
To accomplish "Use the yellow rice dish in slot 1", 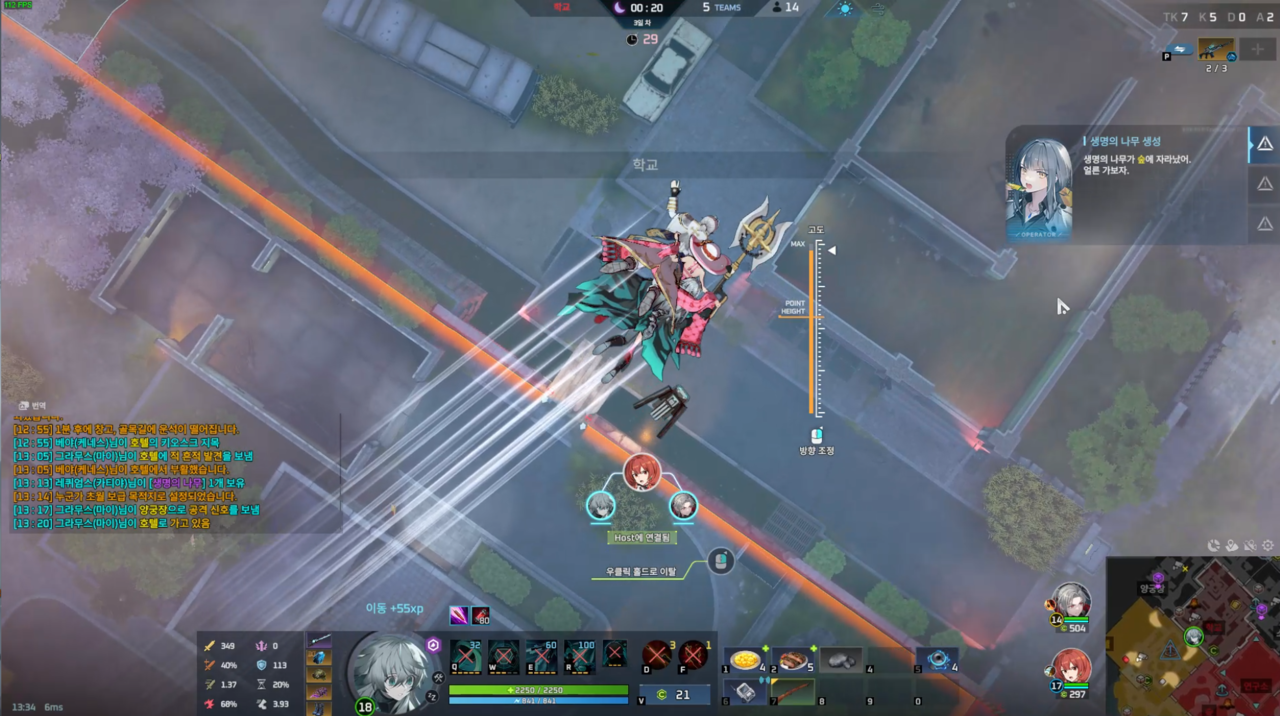I will tap(744, 660).
